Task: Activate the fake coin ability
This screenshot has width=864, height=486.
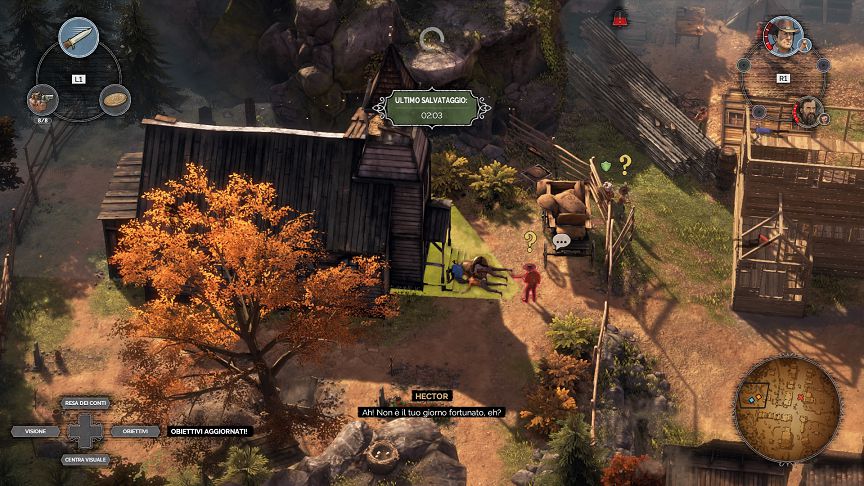Action: [x=115, y=99]
